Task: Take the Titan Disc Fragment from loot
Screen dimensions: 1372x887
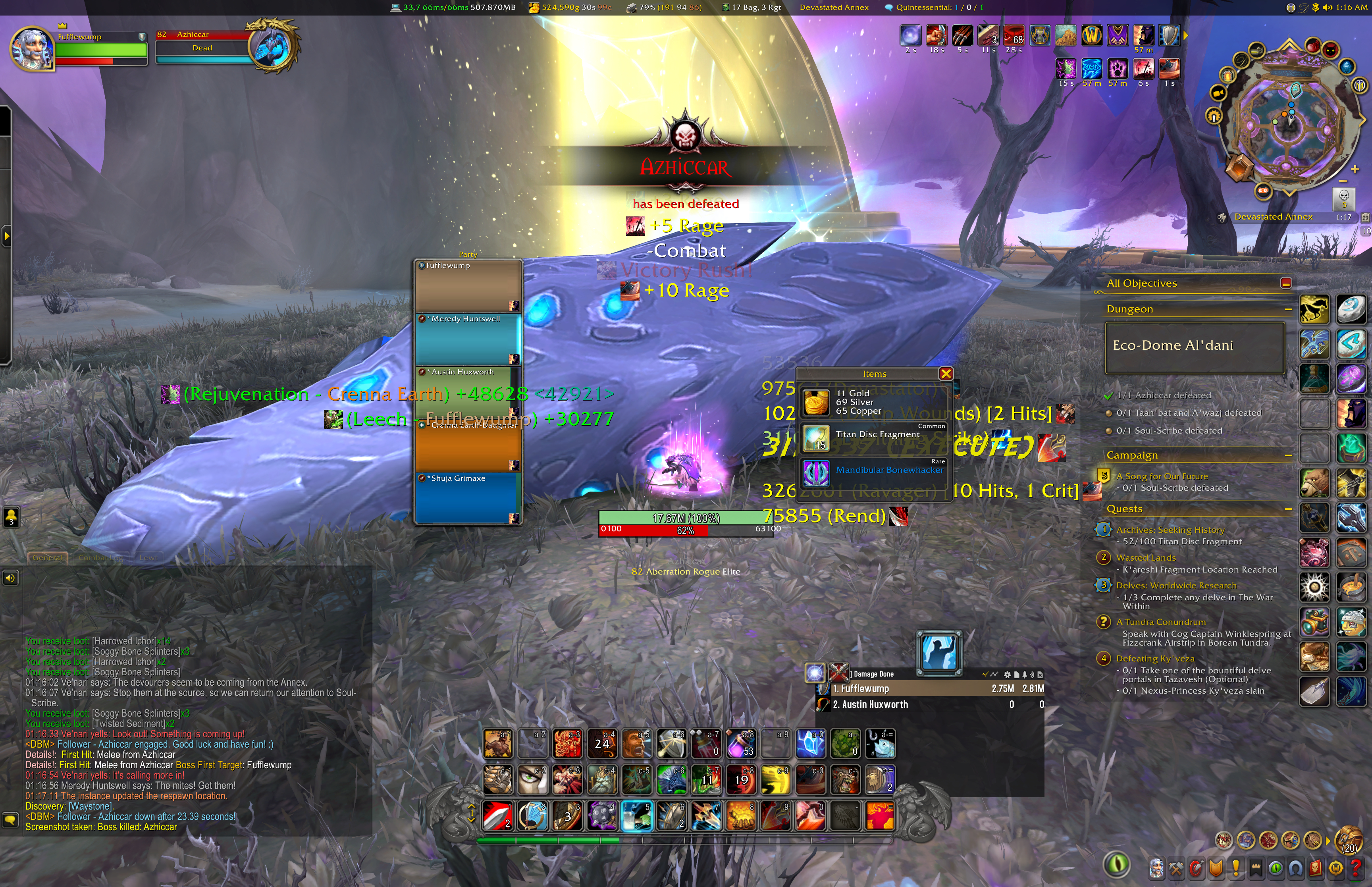Action: coord(877,434)
